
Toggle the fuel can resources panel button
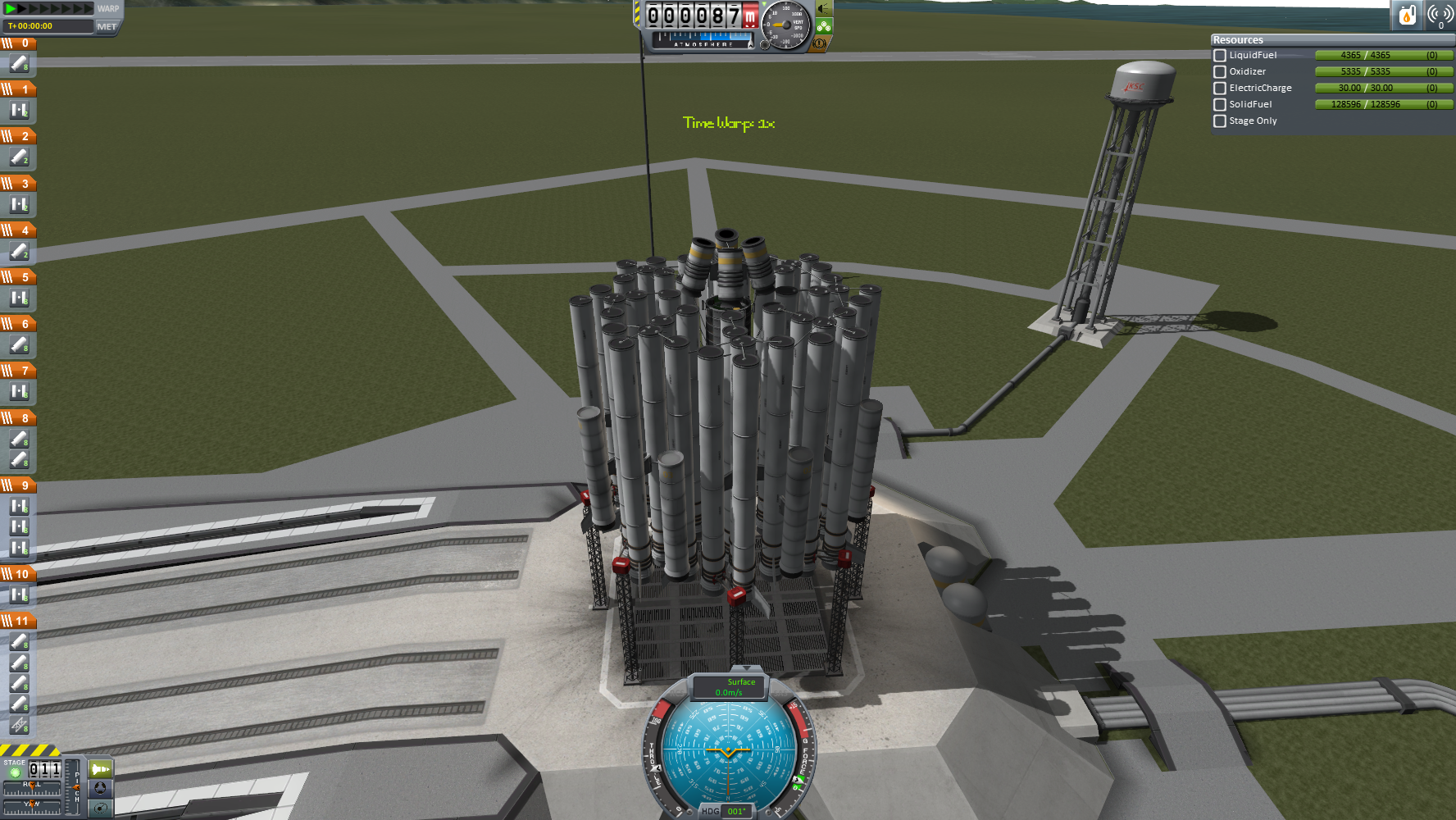(x=1407, y=15)
